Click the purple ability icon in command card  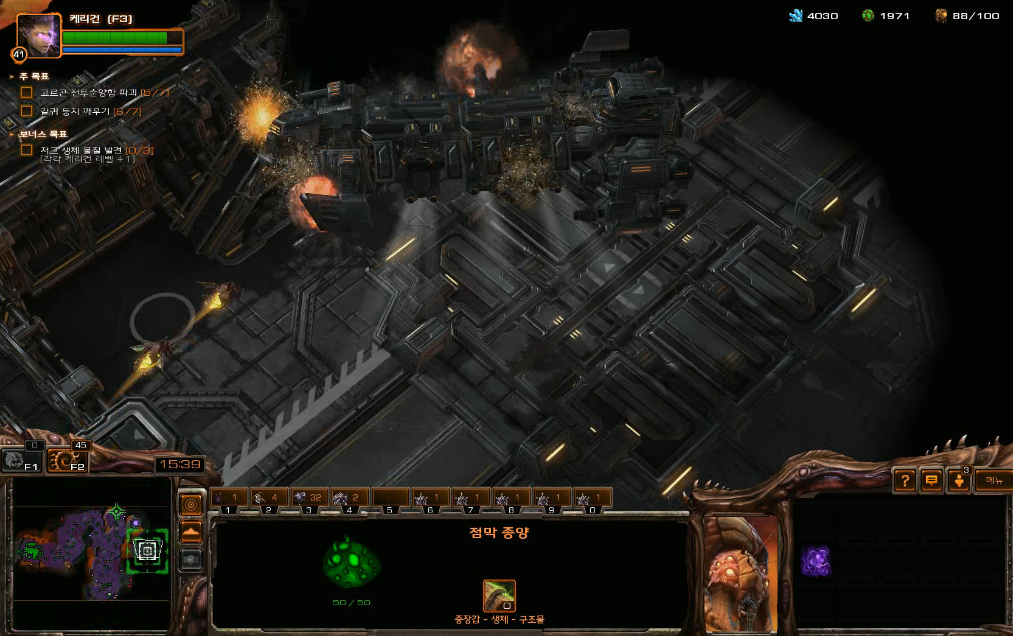(x=816, y=561)
